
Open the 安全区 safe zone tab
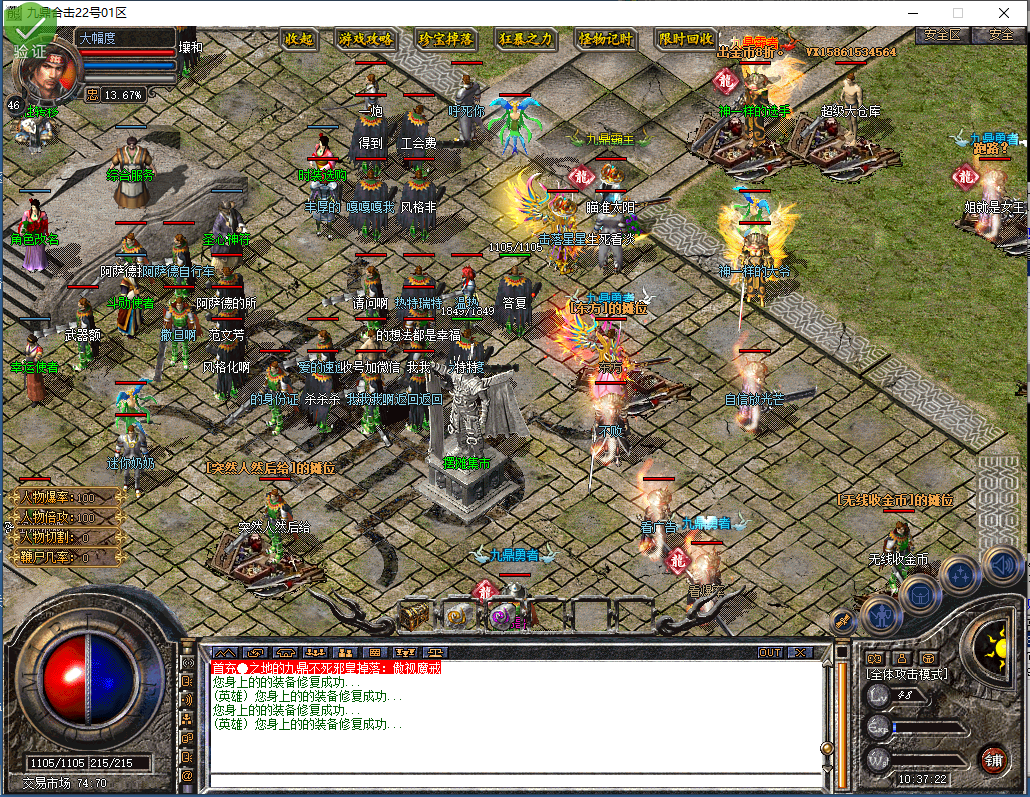pyautogui.click(x=942, y=34)
